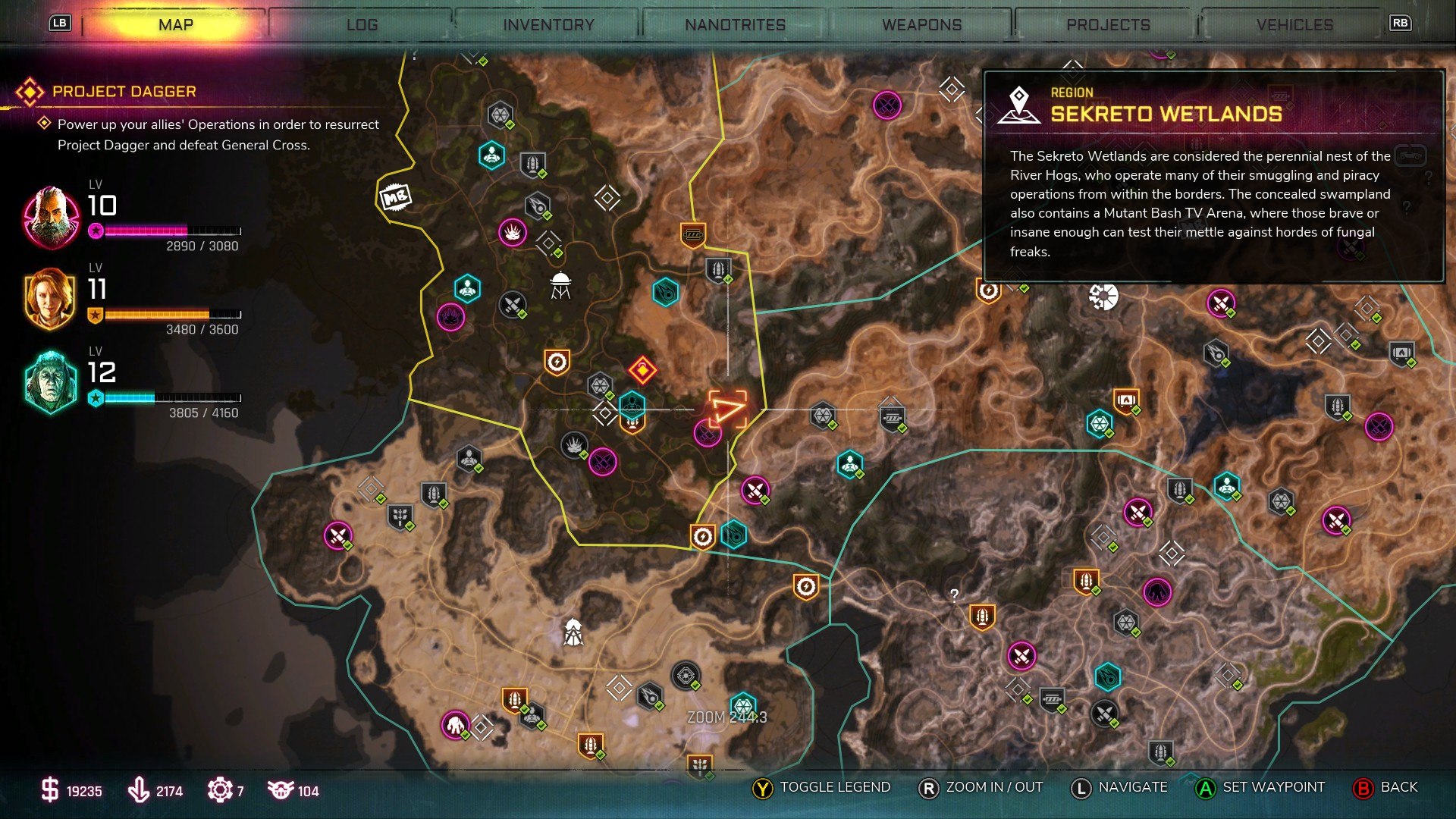Click the white cogwheel map marker

click(x=1103, y=297)
